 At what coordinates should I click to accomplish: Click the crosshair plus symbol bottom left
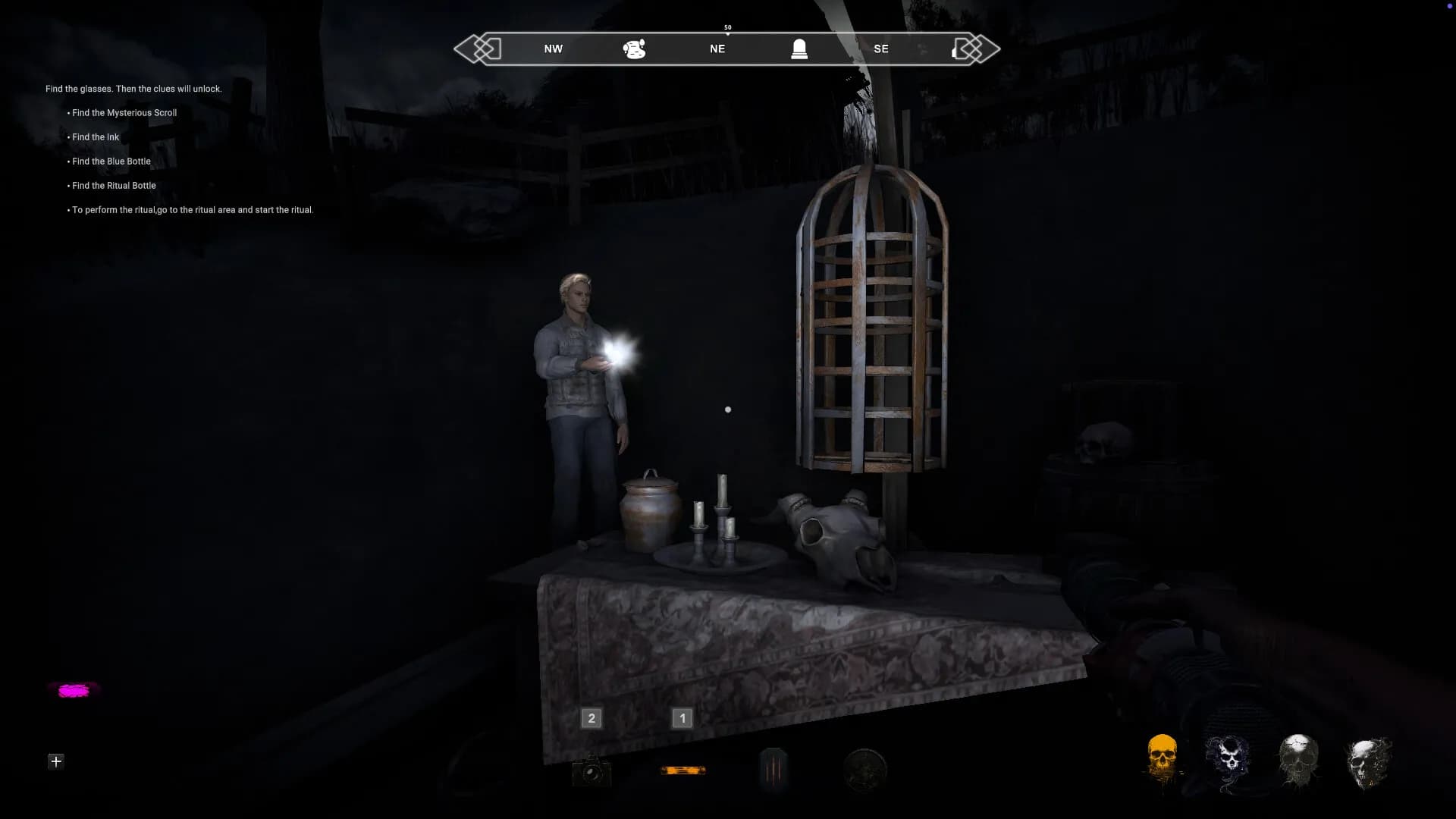[55, 761]
